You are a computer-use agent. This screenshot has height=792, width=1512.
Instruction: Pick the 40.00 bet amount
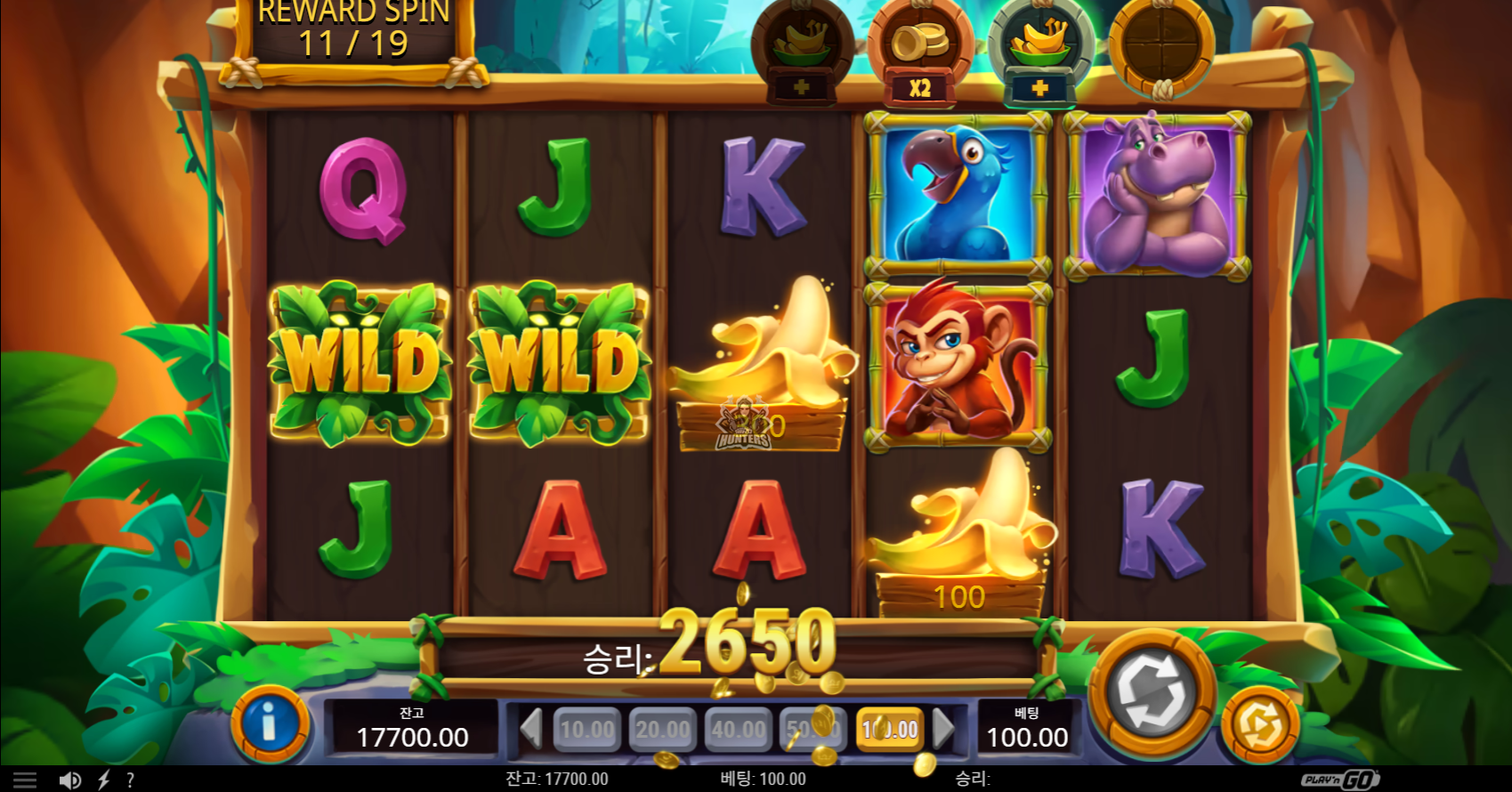pyautogui.click(x=739, y=730)
